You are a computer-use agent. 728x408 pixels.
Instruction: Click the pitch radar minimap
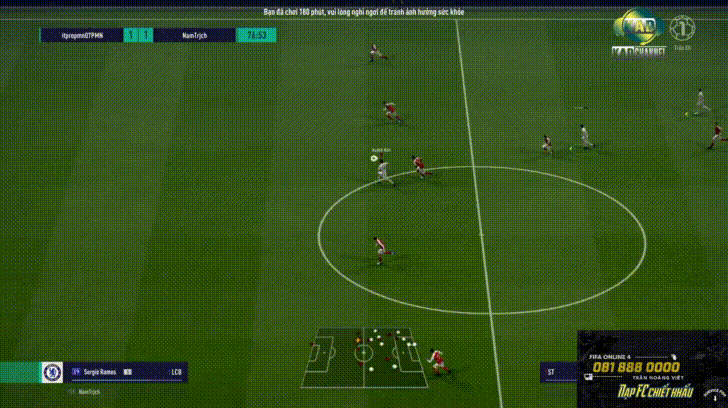pos(366,357)
